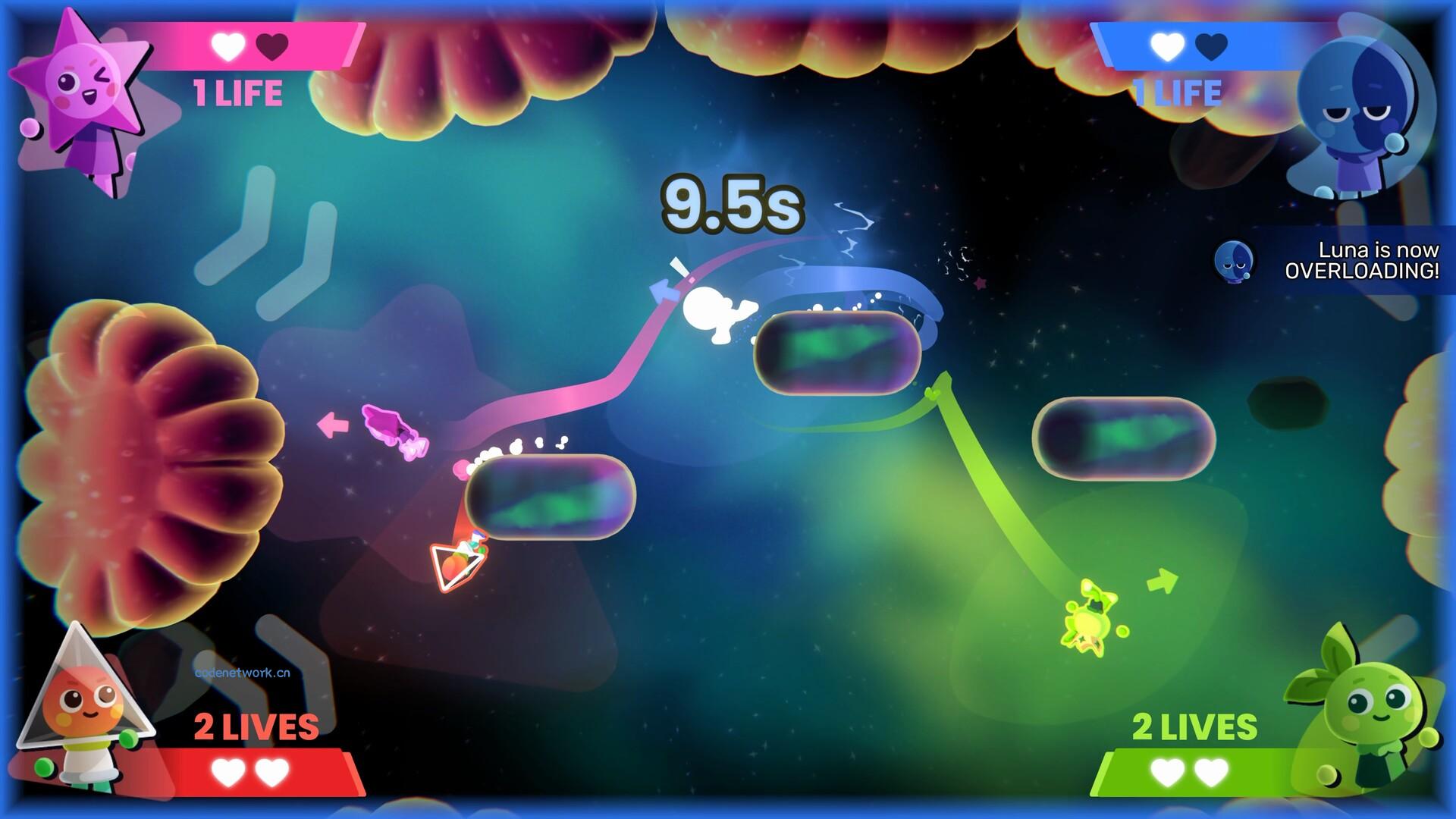Expand the gray chevron shapes at bottom left
This screenshot has height=819, width=1456.
coord(258,660)
